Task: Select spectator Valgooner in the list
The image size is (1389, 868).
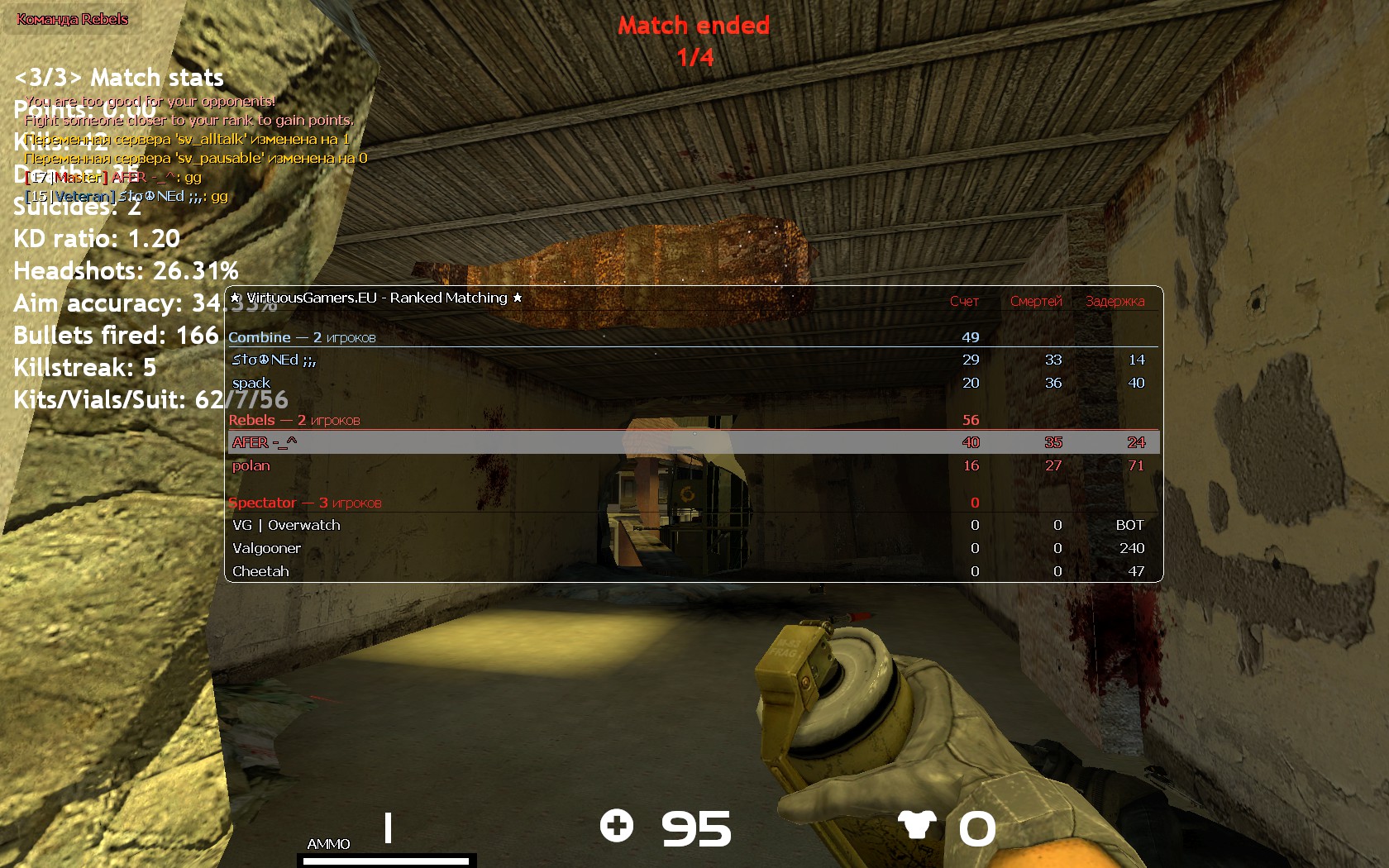Action: coord(266,548)
